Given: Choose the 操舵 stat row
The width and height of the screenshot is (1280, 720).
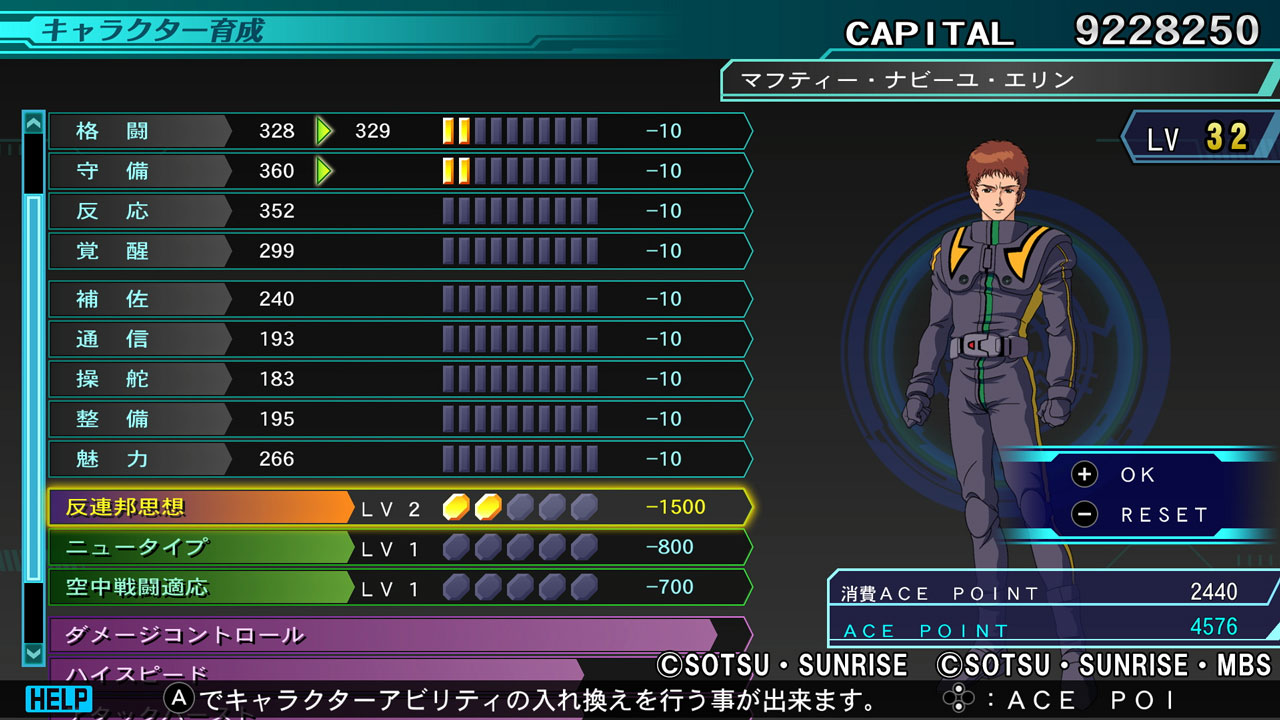Looking at the screenshot, I should 400,379.
